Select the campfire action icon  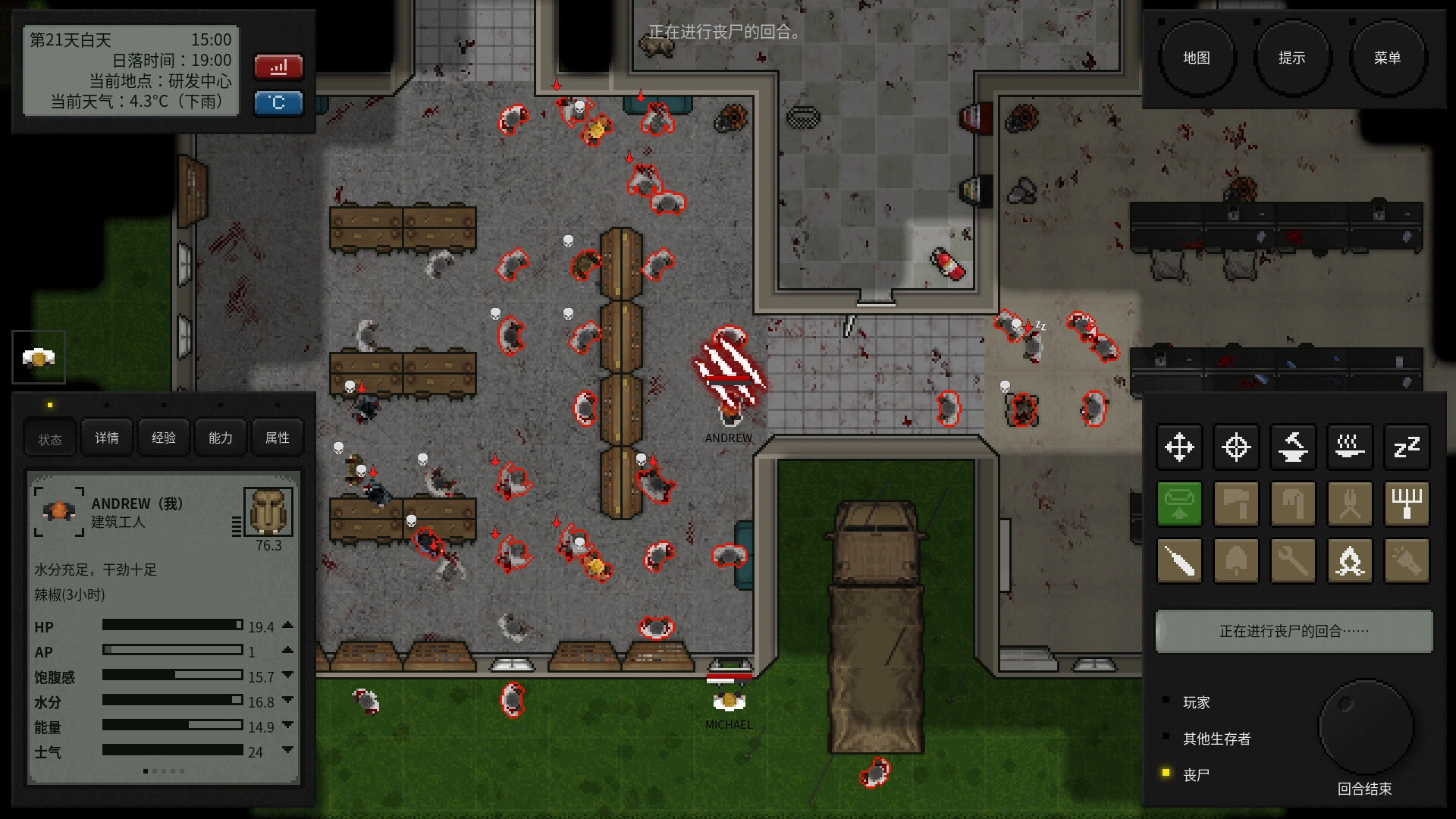1351,561
